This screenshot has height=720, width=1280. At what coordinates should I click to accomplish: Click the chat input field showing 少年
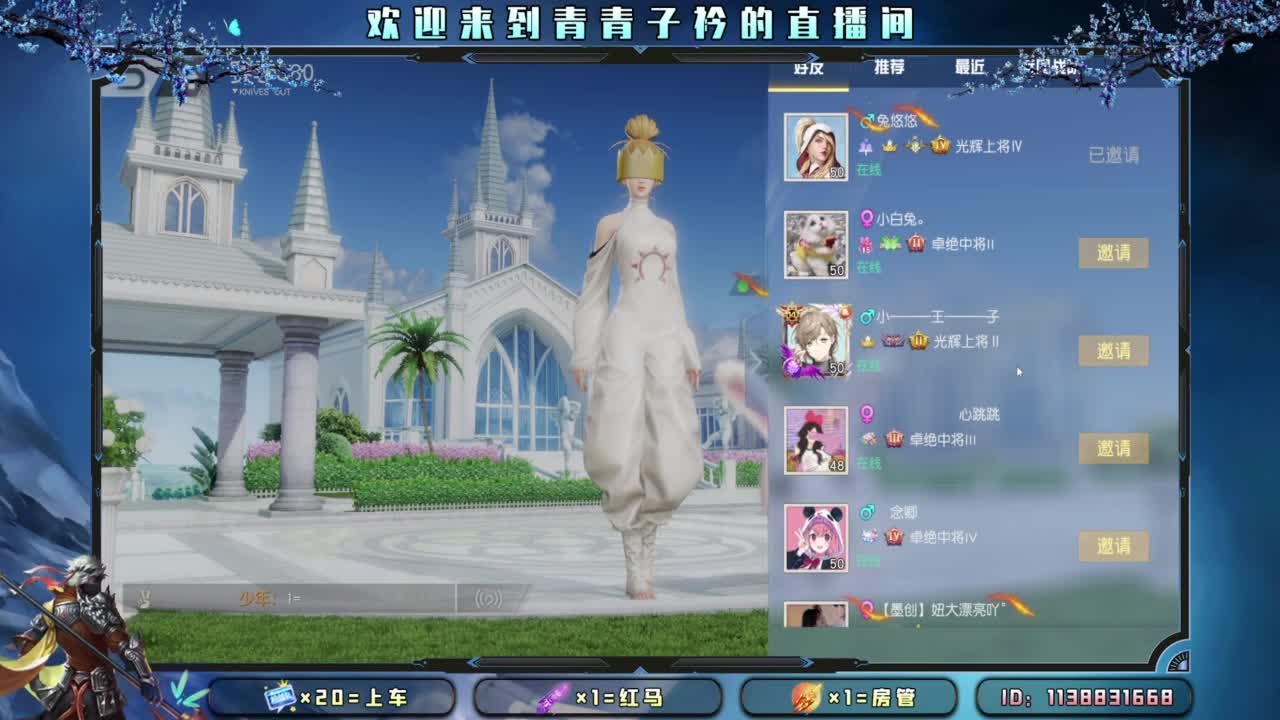[x=300, y=597]
